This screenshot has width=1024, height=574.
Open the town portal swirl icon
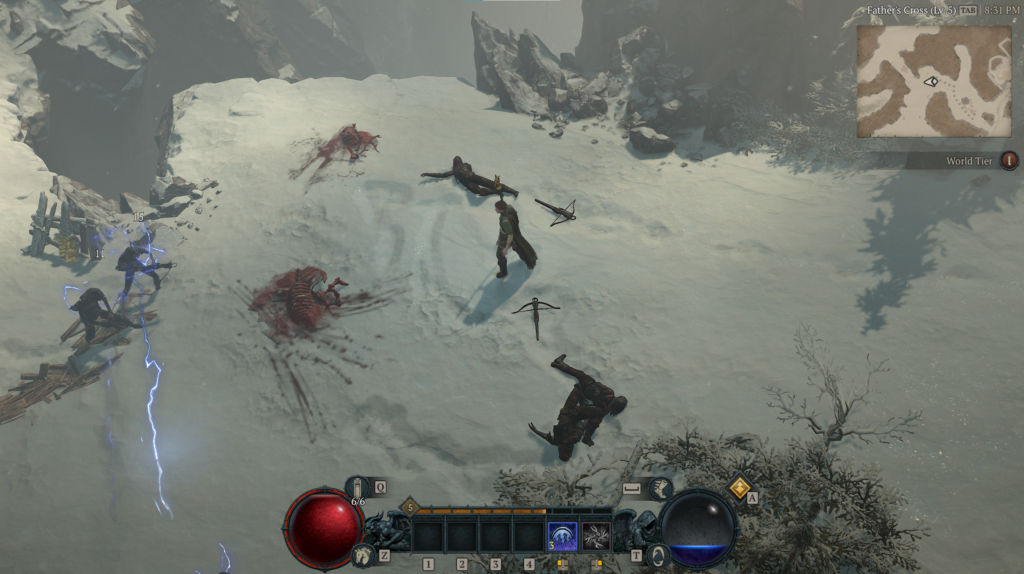point(658,555)
